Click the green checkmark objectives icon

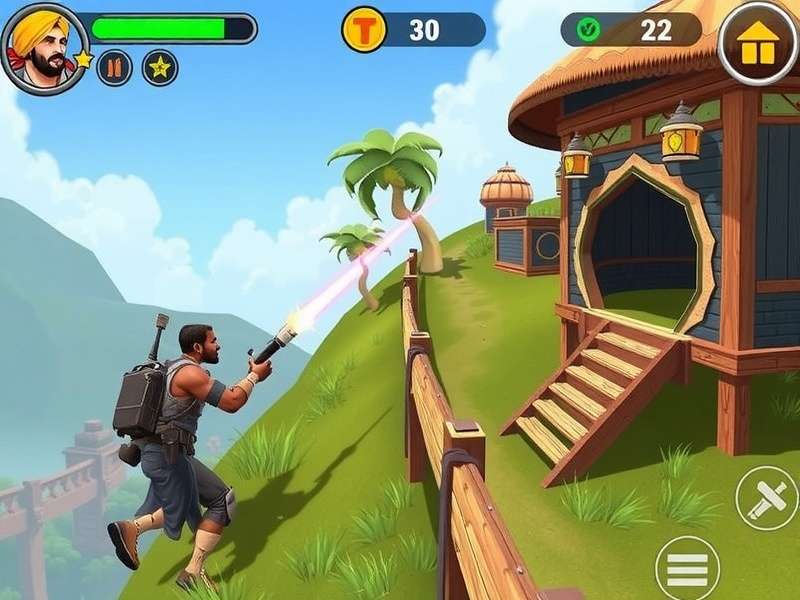point(589,30)
